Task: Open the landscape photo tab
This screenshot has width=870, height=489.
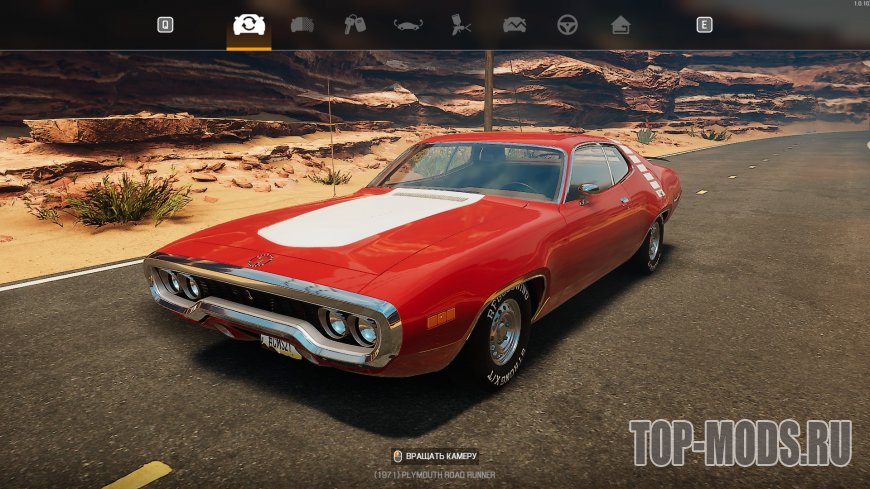Action: click(x=514, y=25)
